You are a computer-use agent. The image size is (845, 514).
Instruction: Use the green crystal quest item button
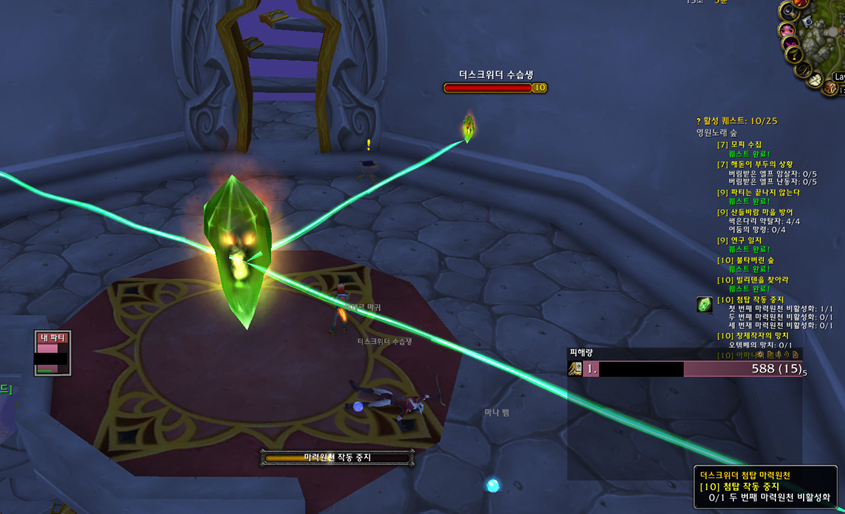pyautogui.click(x=705, y=304)
